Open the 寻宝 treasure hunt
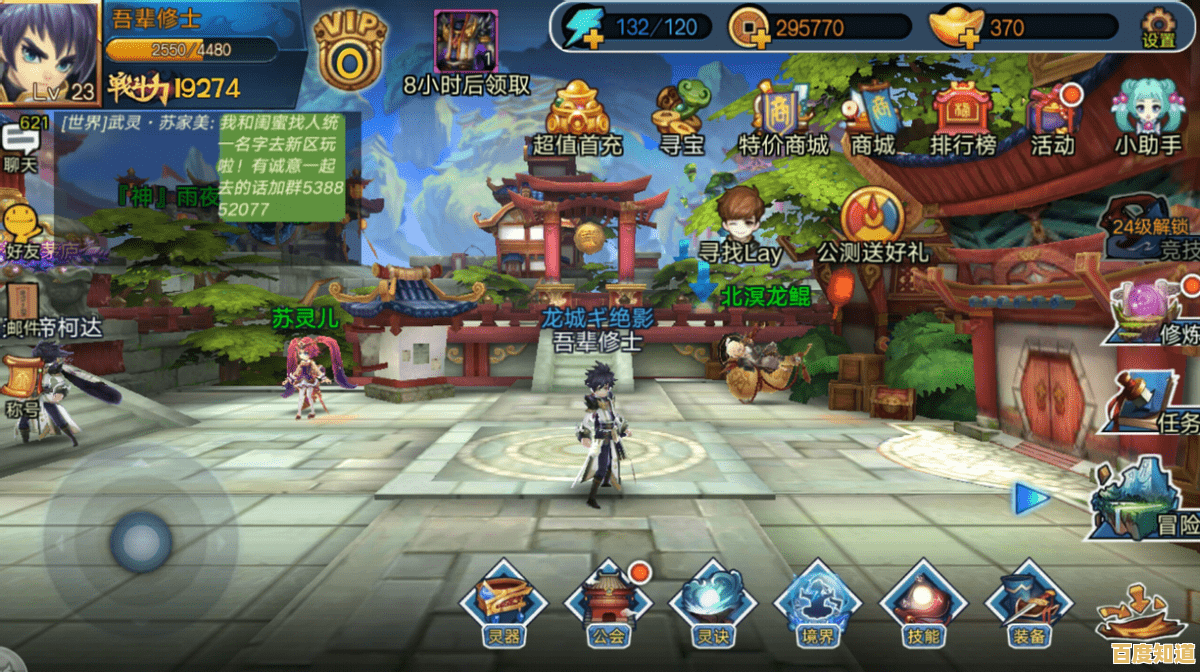The width and height of the screenshot is (1200, 672). click(681, 116)
